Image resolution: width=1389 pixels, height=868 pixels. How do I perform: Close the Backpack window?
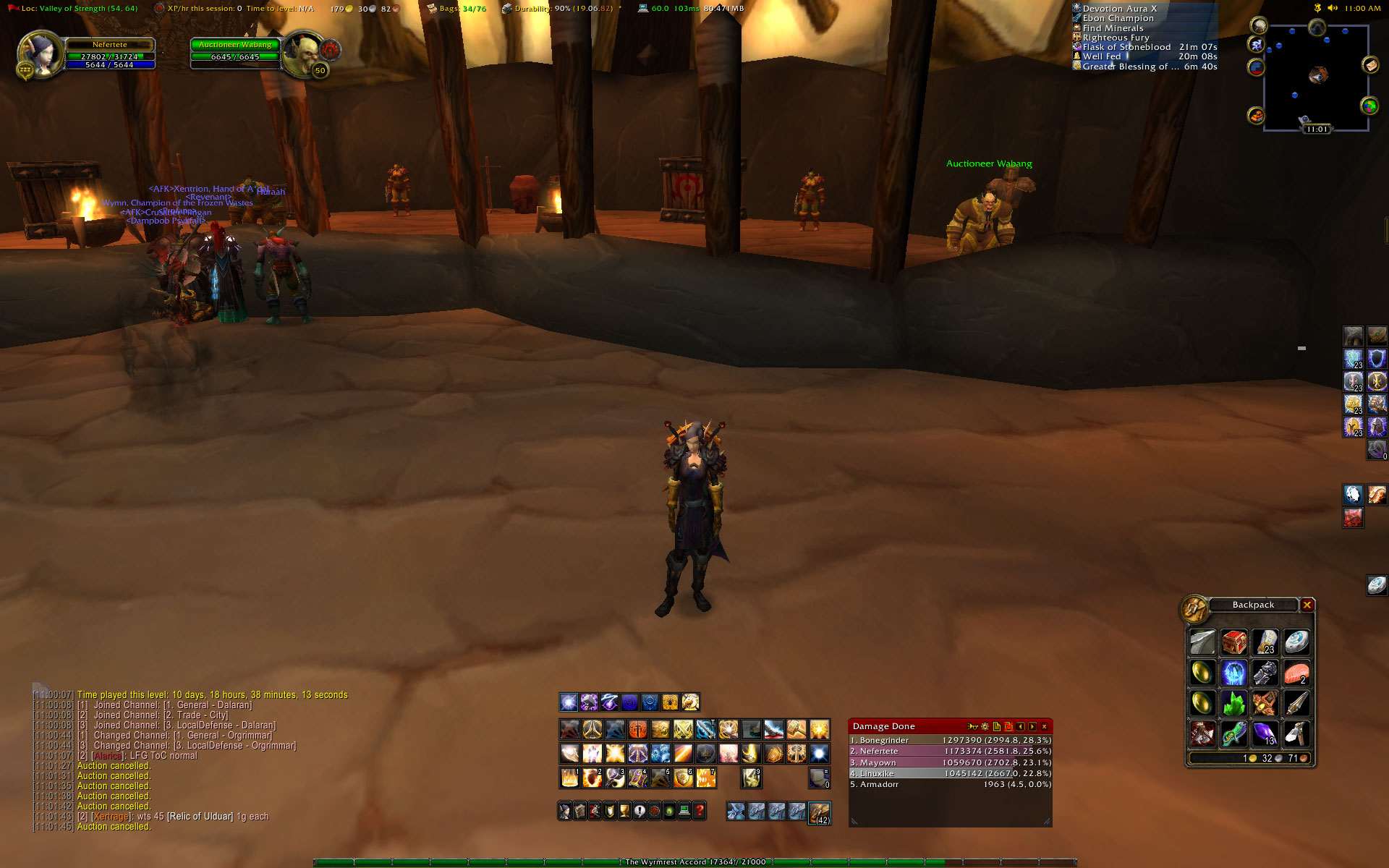[x=1307, y=605]
